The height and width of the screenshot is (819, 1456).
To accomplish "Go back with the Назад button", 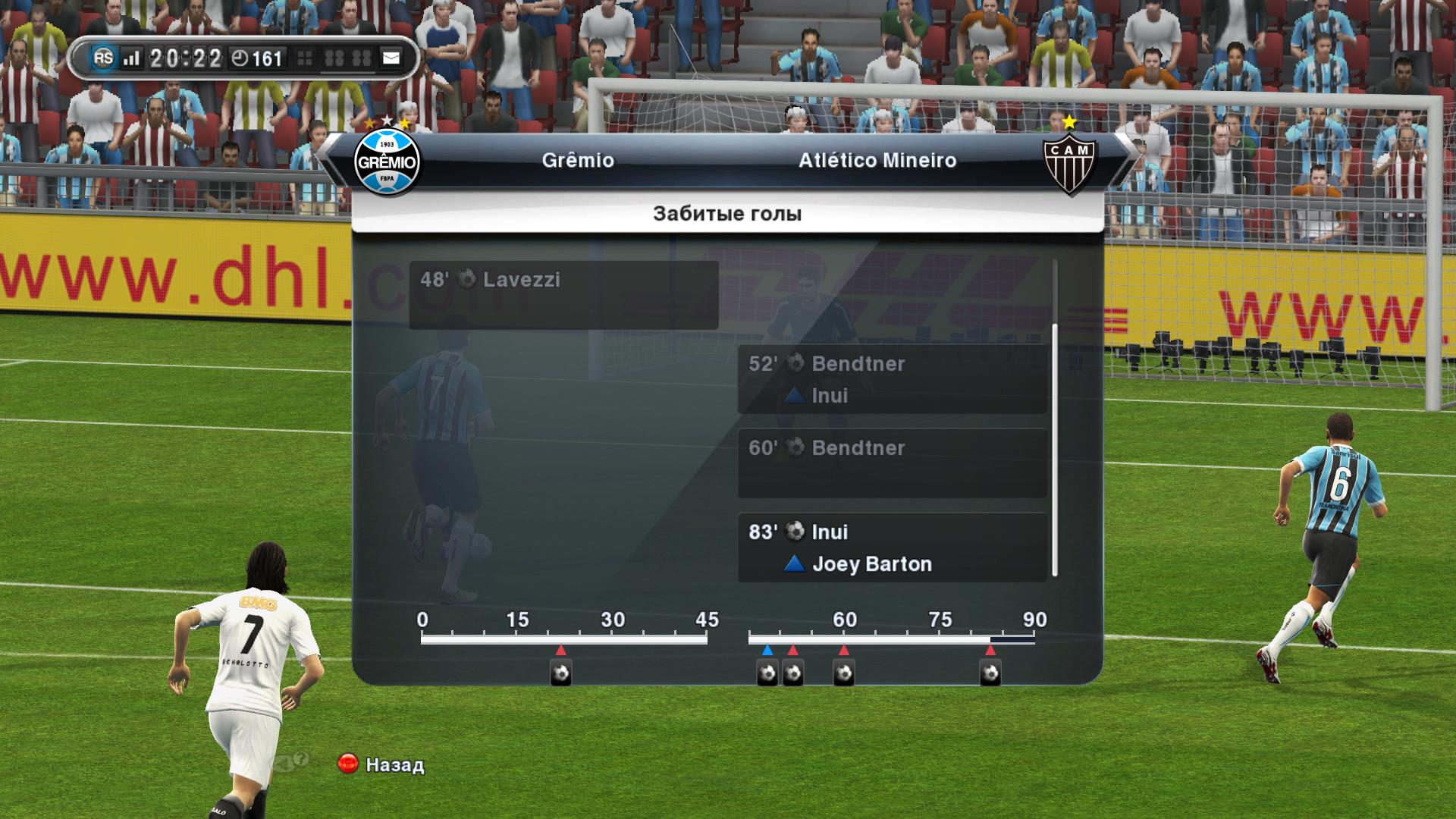I will pos(381,764).
